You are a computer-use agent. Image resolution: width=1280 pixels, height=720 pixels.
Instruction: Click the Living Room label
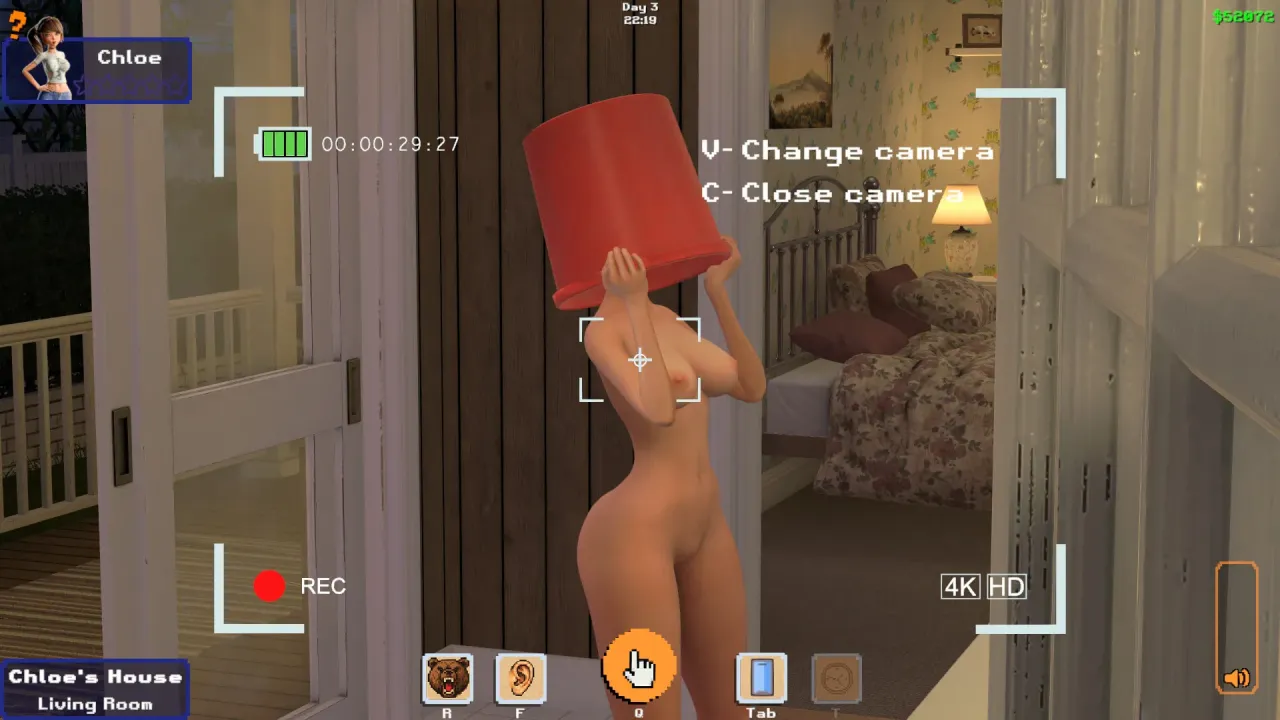[x=95, y=703]
